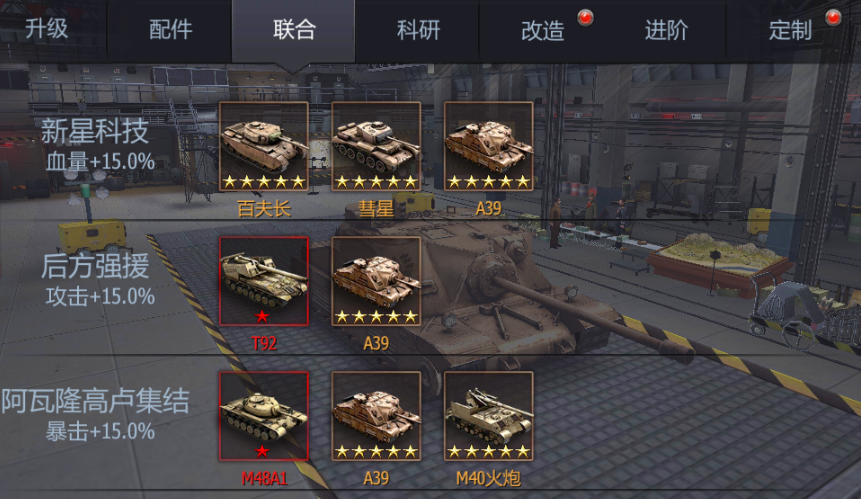The width and height of the screenshot is (861, 499).
Task: Go to the 科研 tab
Action: [418, 30]
